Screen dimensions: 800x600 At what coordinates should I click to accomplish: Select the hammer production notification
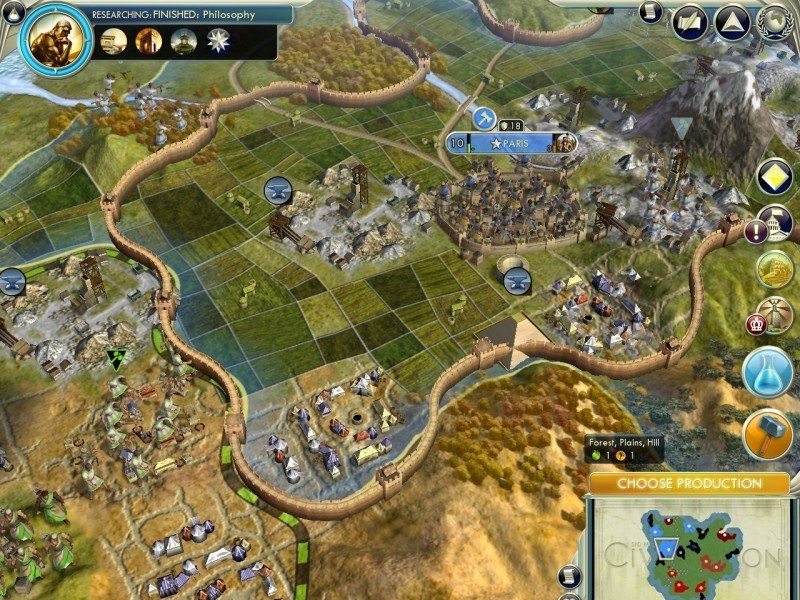pyautogui.click(x=768, y=432)
